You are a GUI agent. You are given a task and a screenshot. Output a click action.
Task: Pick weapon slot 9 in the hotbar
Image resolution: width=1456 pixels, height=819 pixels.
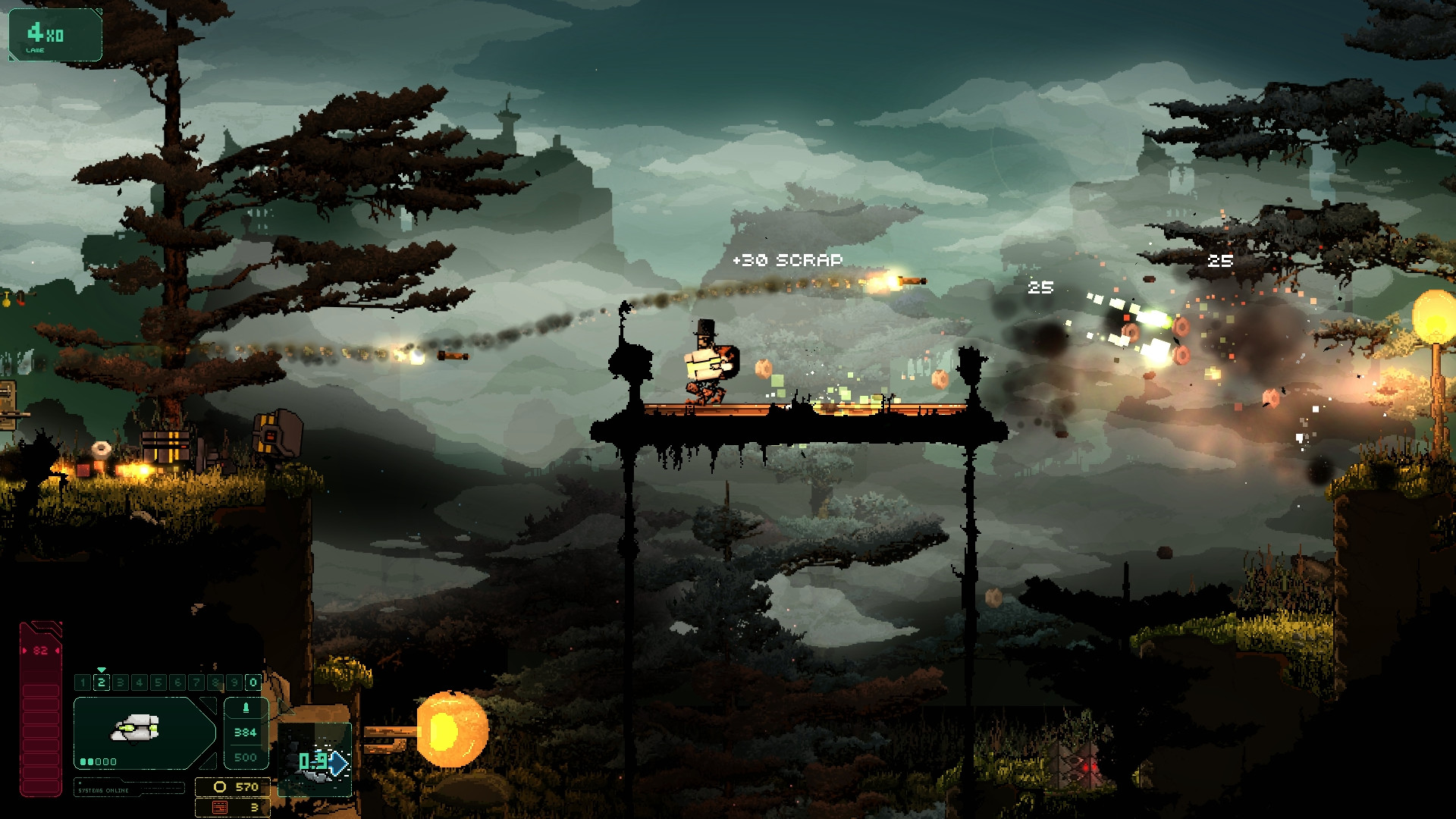click(234, 682)
